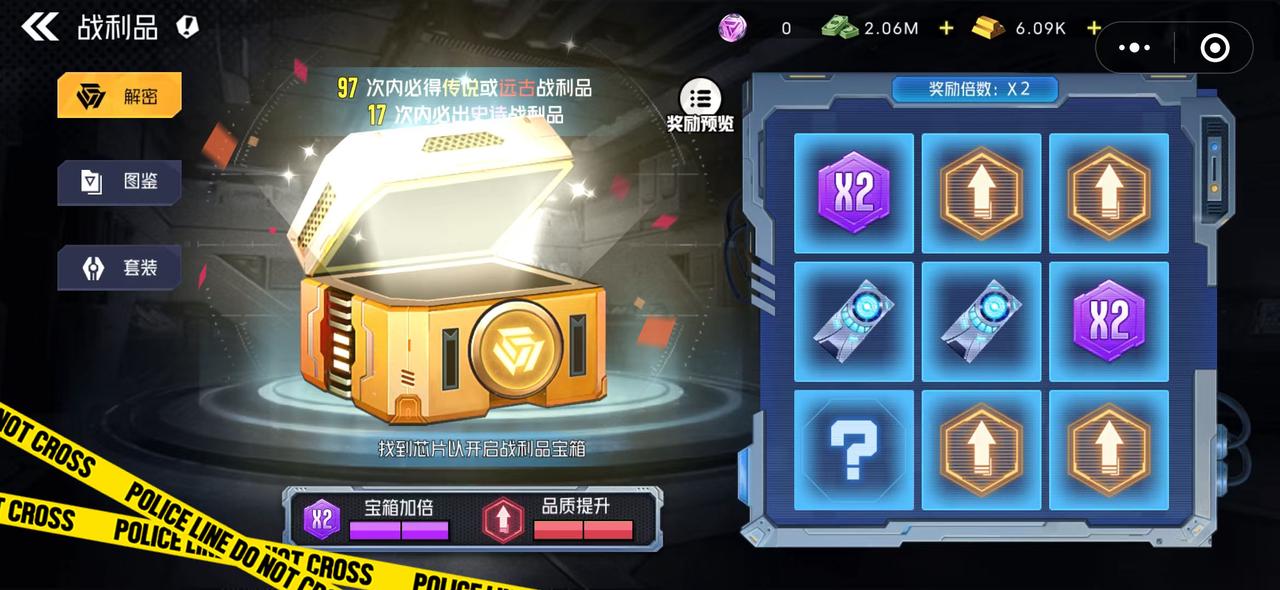
Task: Switch to the 解密 tab
Action: click(x=120, y=96)
